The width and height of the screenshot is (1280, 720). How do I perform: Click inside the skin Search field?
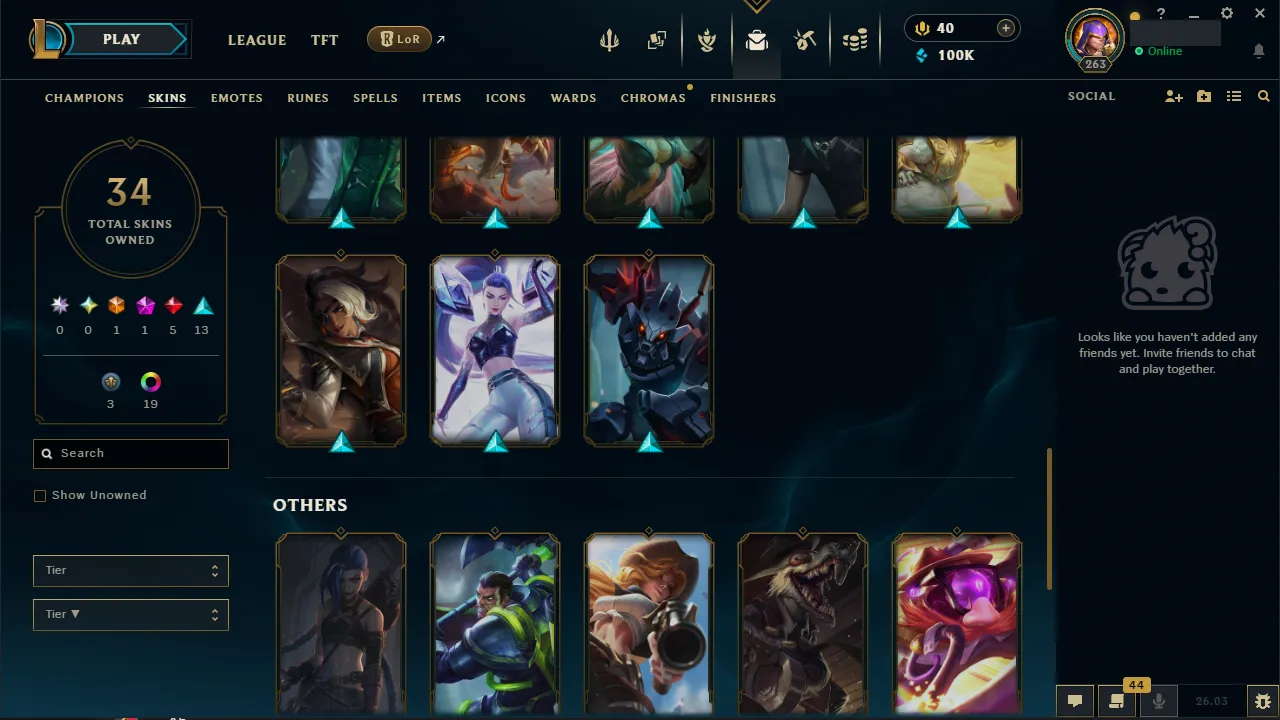pyautogui.click(x=130, y=453)
